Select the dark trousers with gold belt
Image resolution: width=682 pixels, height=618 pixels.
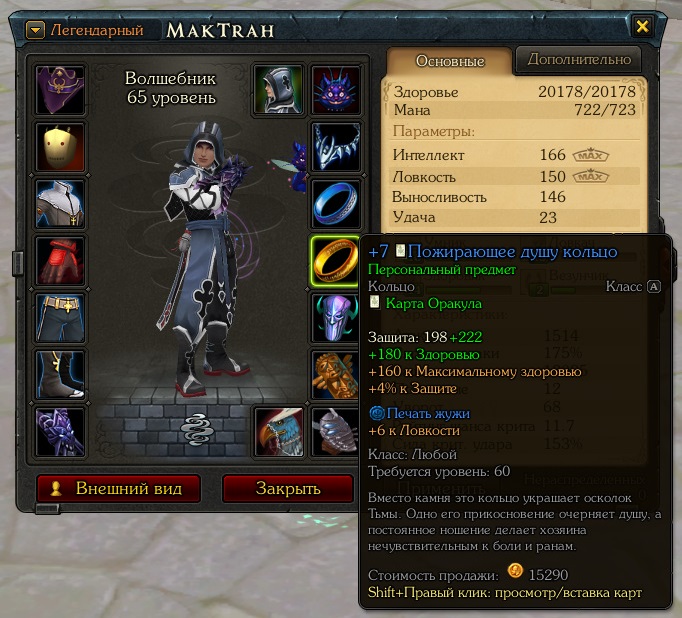coord(60,318)
